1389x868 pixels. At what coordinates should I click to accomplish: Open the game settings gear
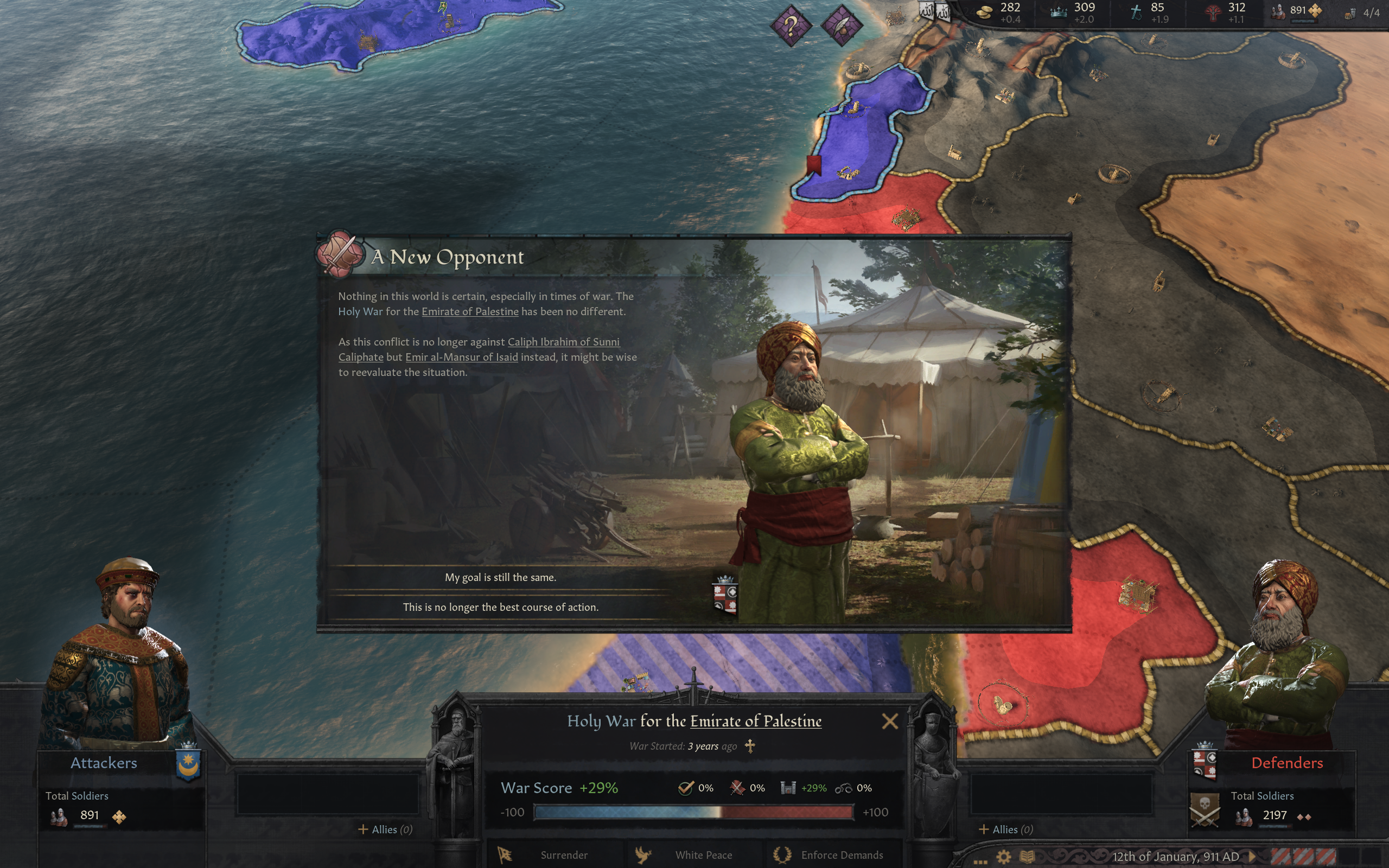point(1003,856)
